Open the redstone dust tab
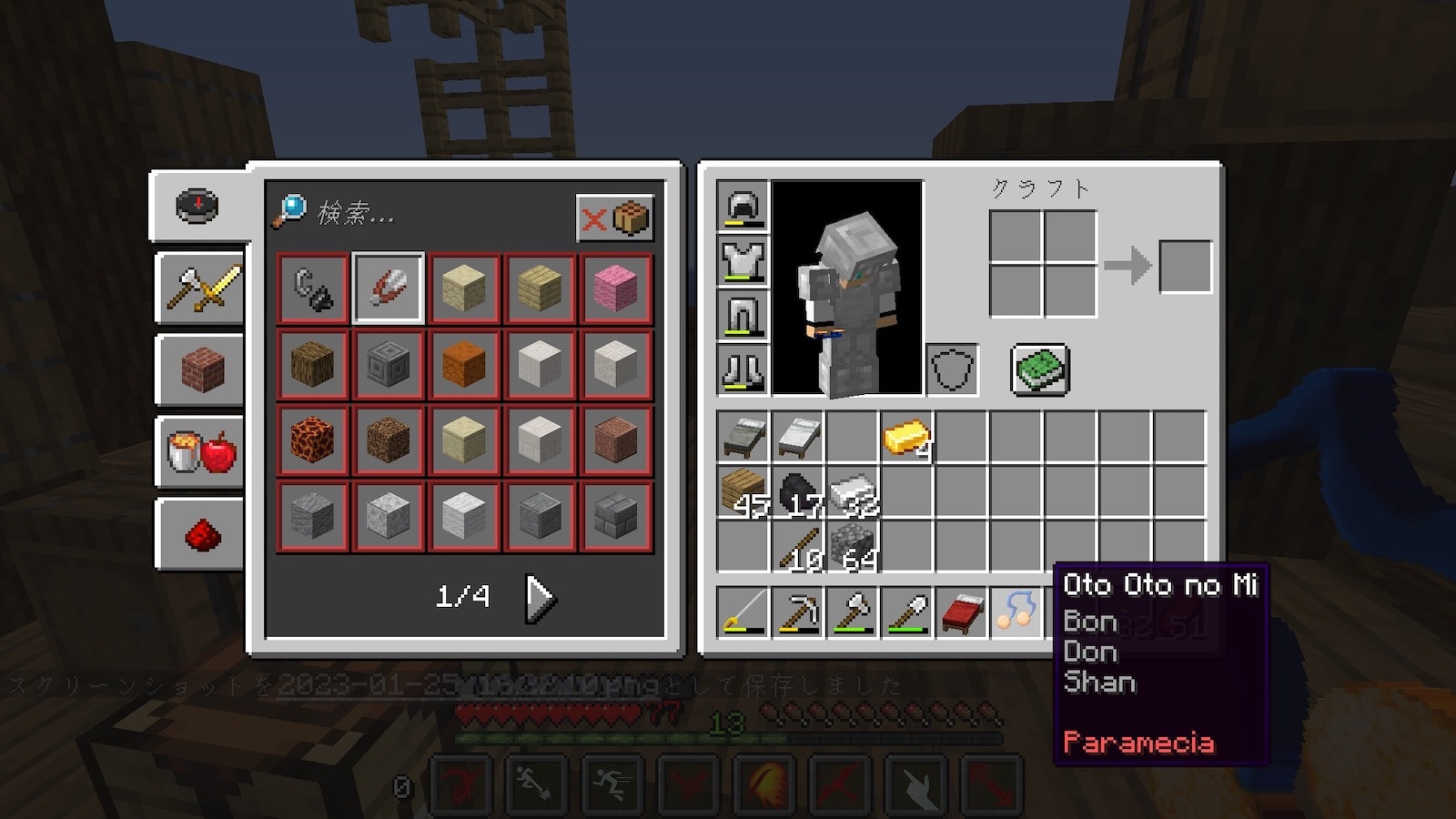The width and height of the screenshot is (1456, 819). pos(202,535)
